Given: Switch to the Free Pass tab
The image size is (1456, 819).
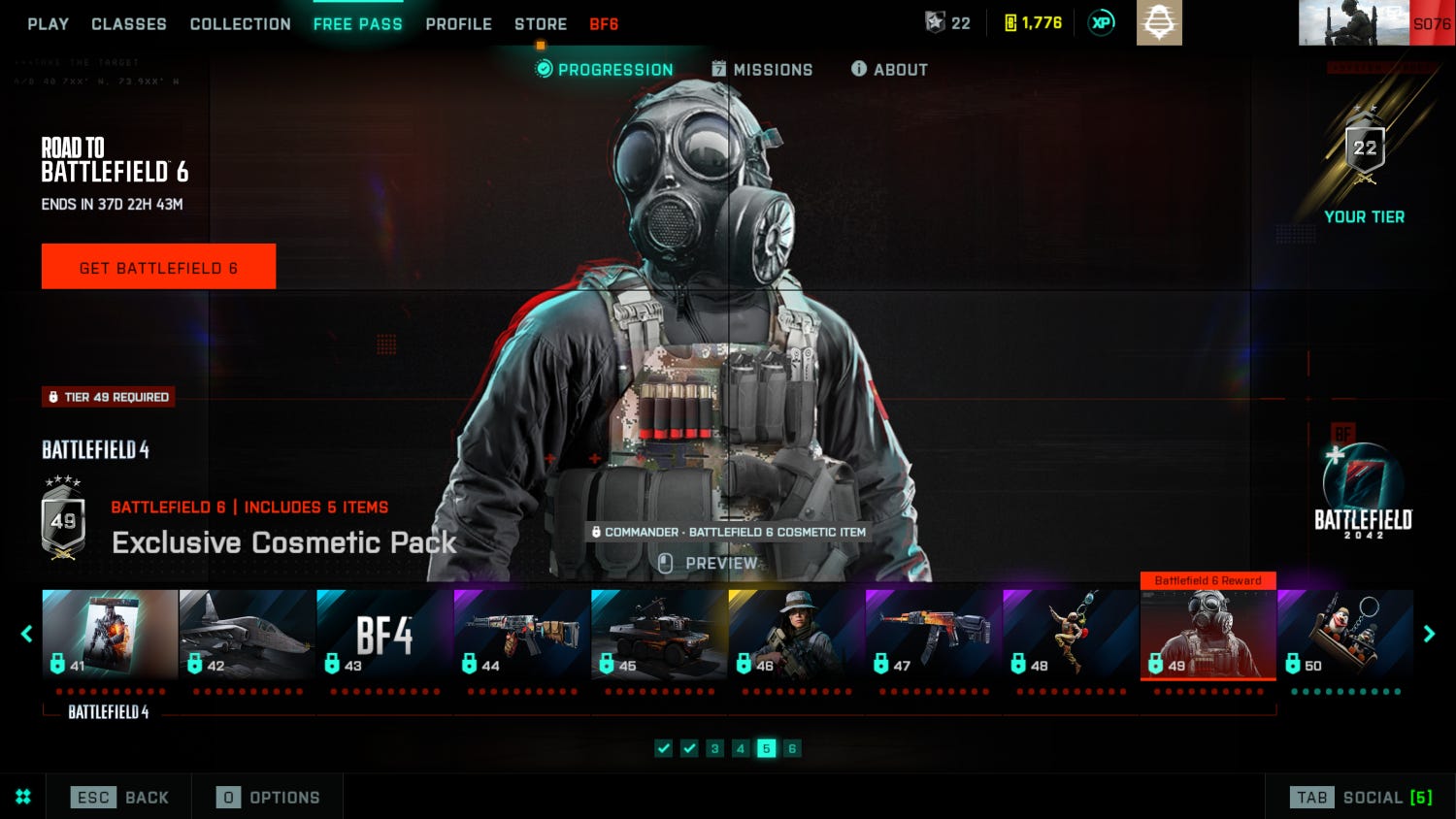Looking at the screenshot, I should [358, 24].
